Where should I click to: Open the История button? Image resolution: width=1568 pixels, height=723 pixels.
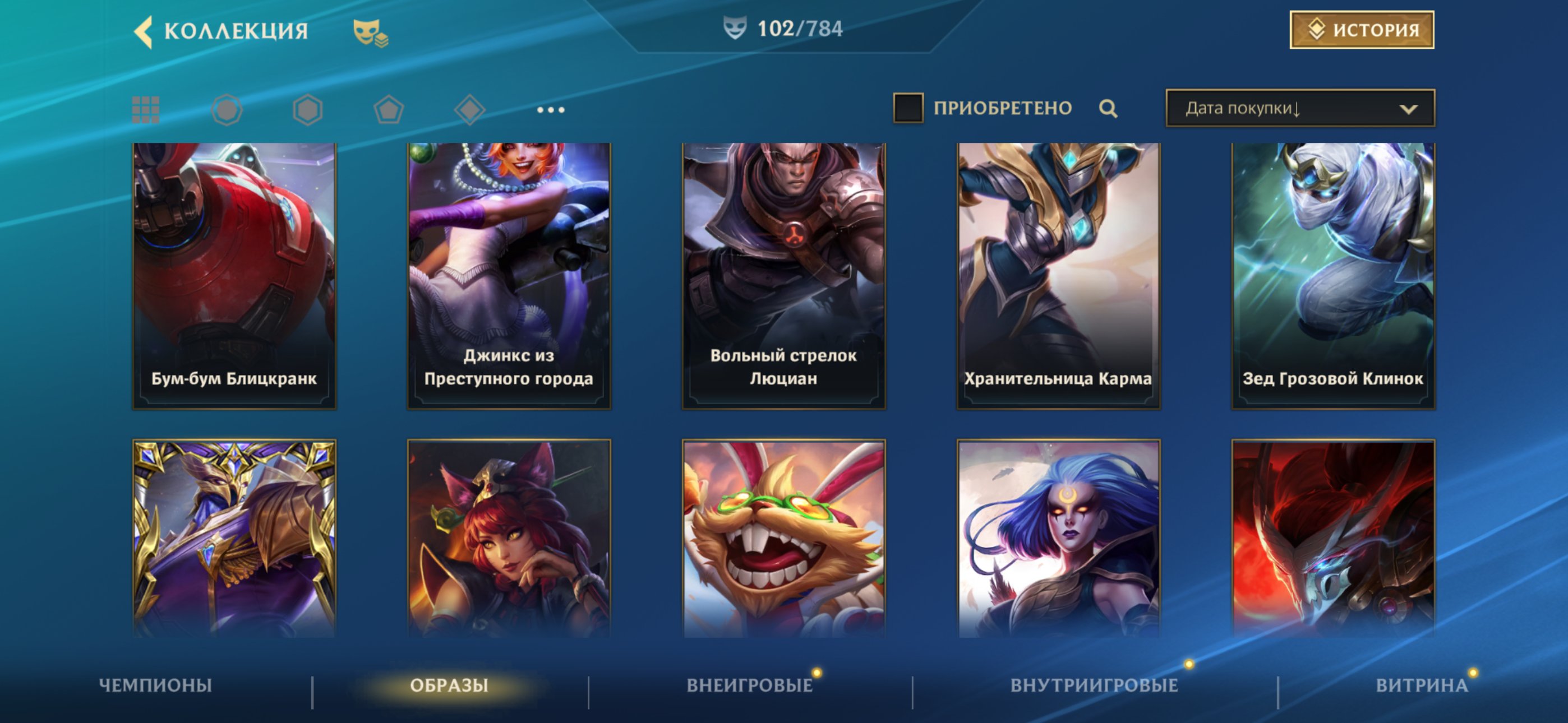1362,30
